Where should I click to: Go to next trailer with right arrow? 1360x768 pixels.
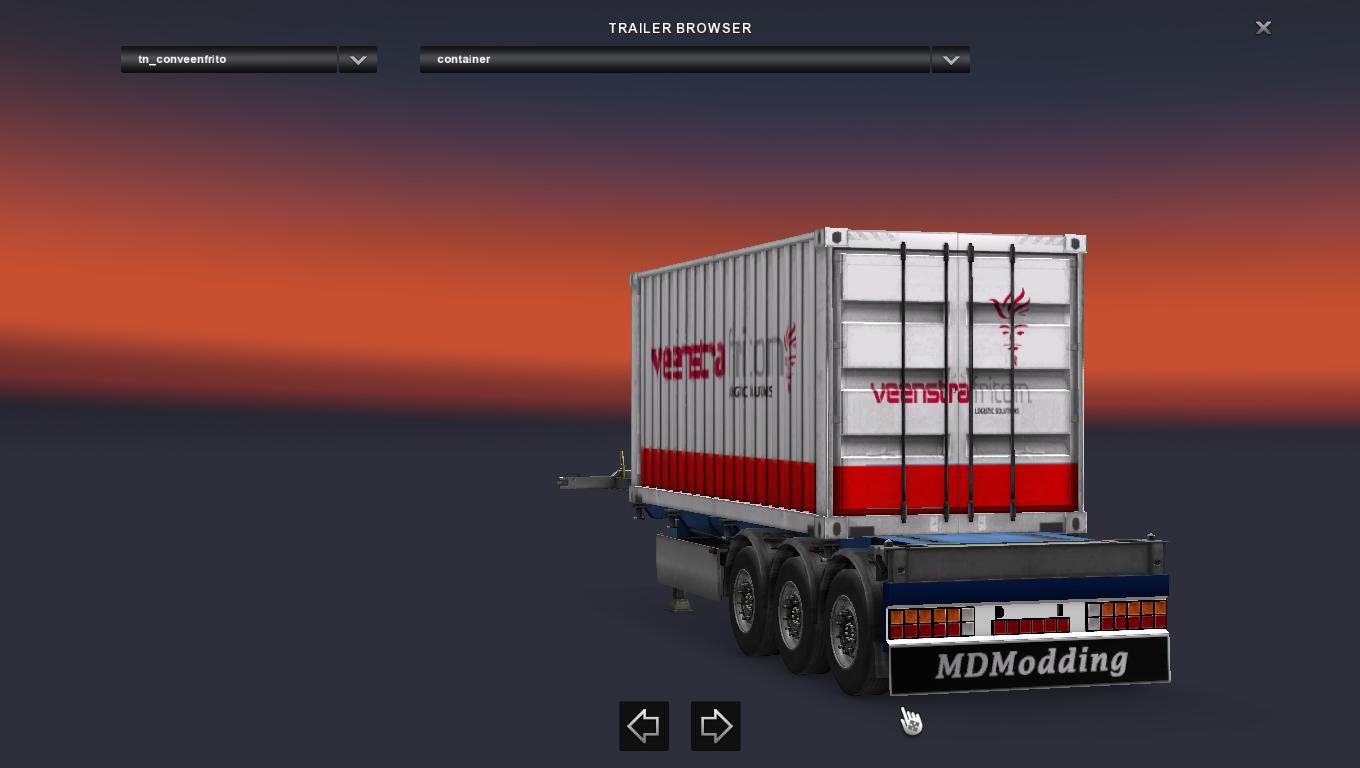pyautogui.click(x=716, y=726)
